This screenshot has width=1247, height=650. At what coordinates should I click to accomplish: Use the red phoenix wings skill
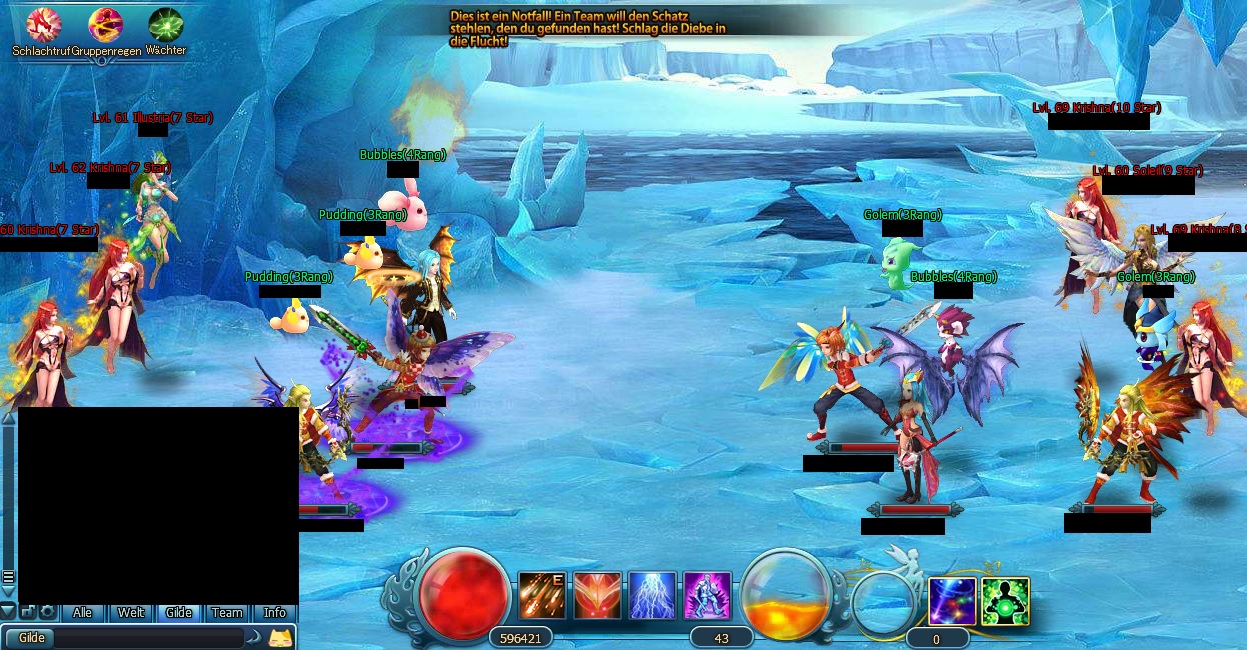[597, 596]
